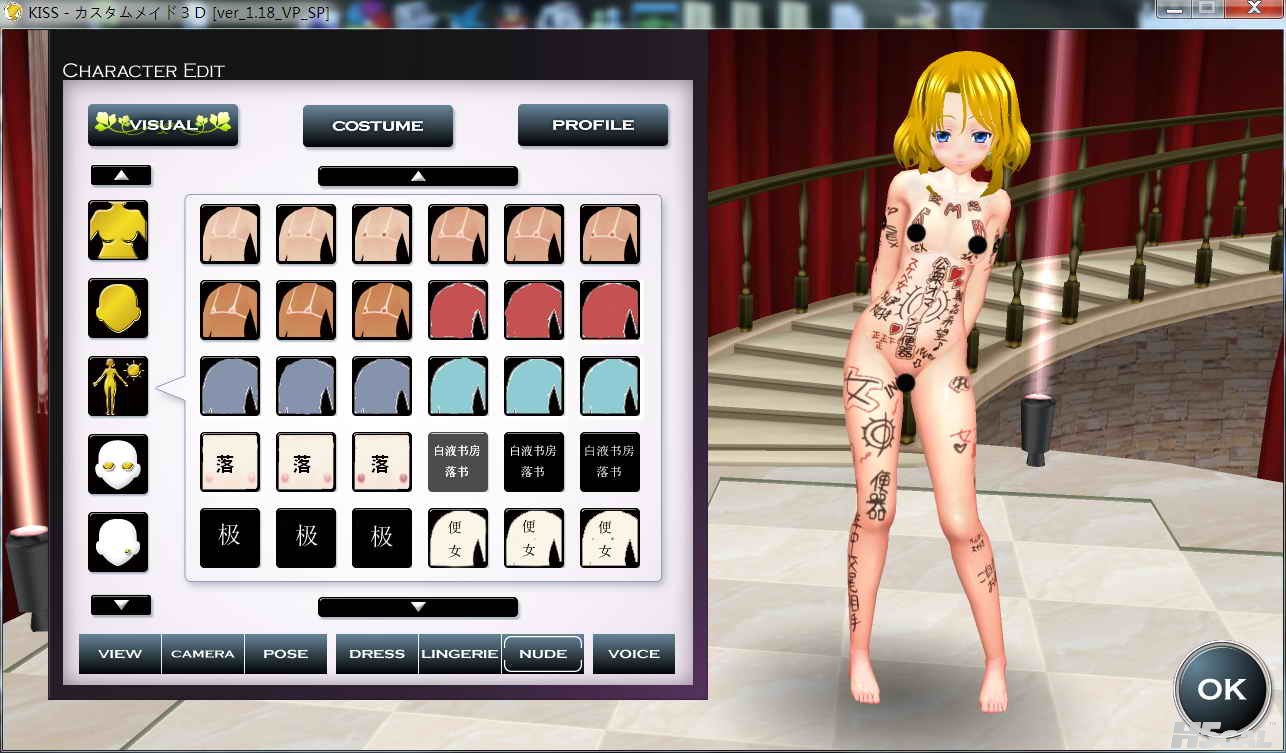This screenshot has width=1286, height=753.
Task: Select the golden torso category icon
Action: point(118,230)
